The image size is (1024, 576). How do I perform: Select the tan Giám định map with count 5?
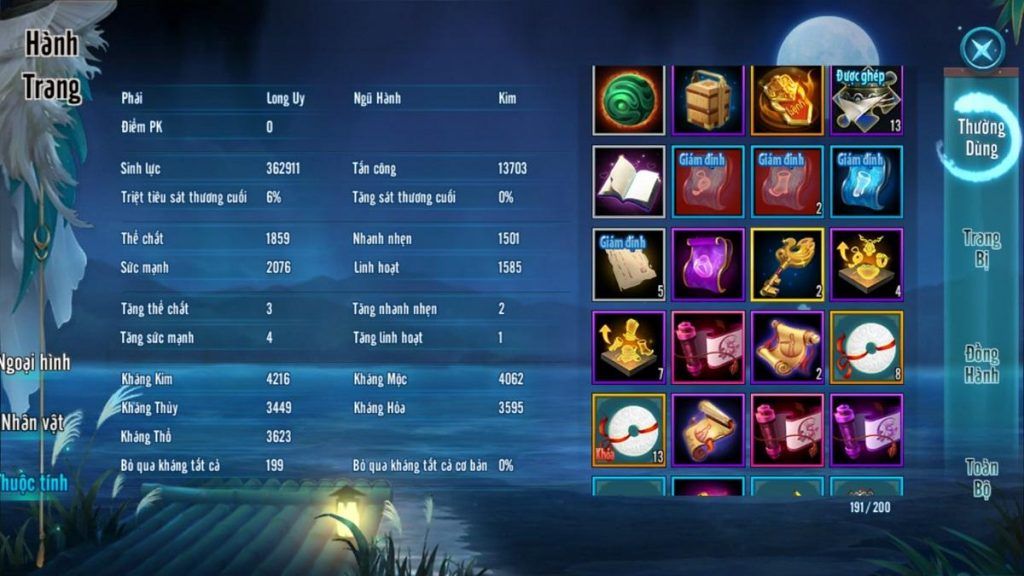pyautogui.click(x=629, y=264)
